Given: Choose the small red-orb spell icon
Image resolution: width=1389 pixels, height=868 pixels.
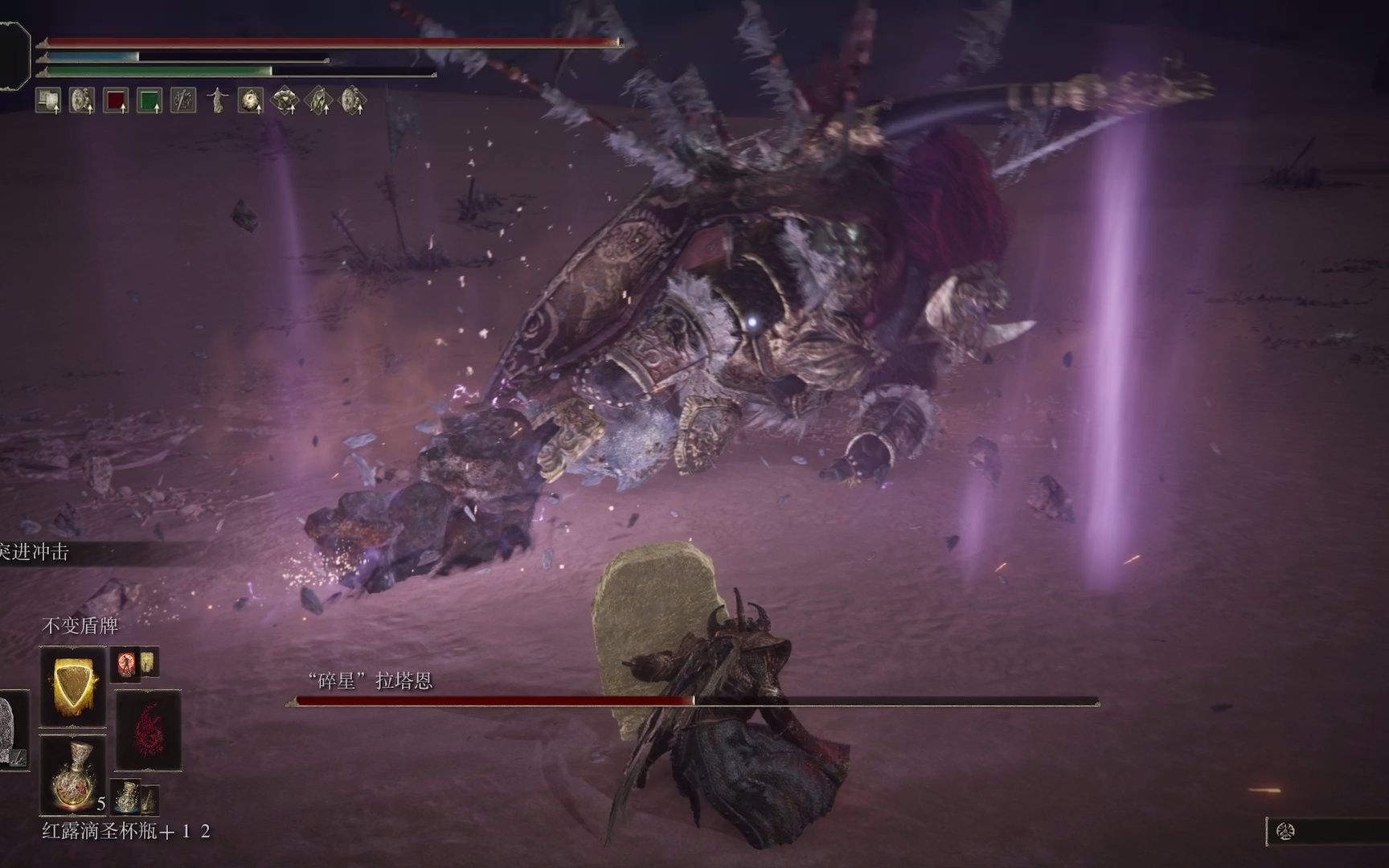Looking at the screenshot, I should pos(125,664).
